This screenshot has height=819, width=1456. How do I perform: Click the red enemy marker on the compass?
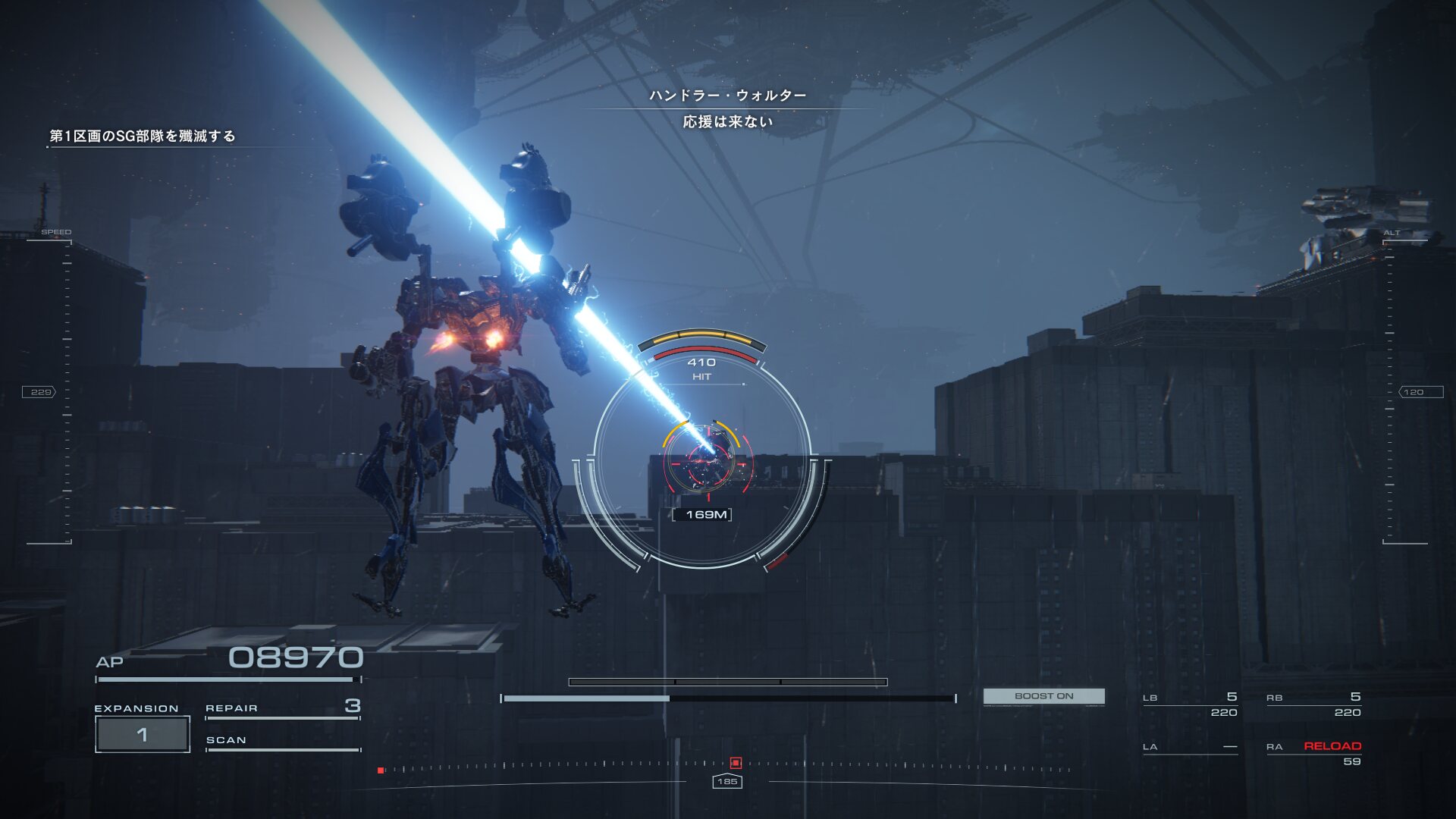pyautogui.click(x=735, y=763)
